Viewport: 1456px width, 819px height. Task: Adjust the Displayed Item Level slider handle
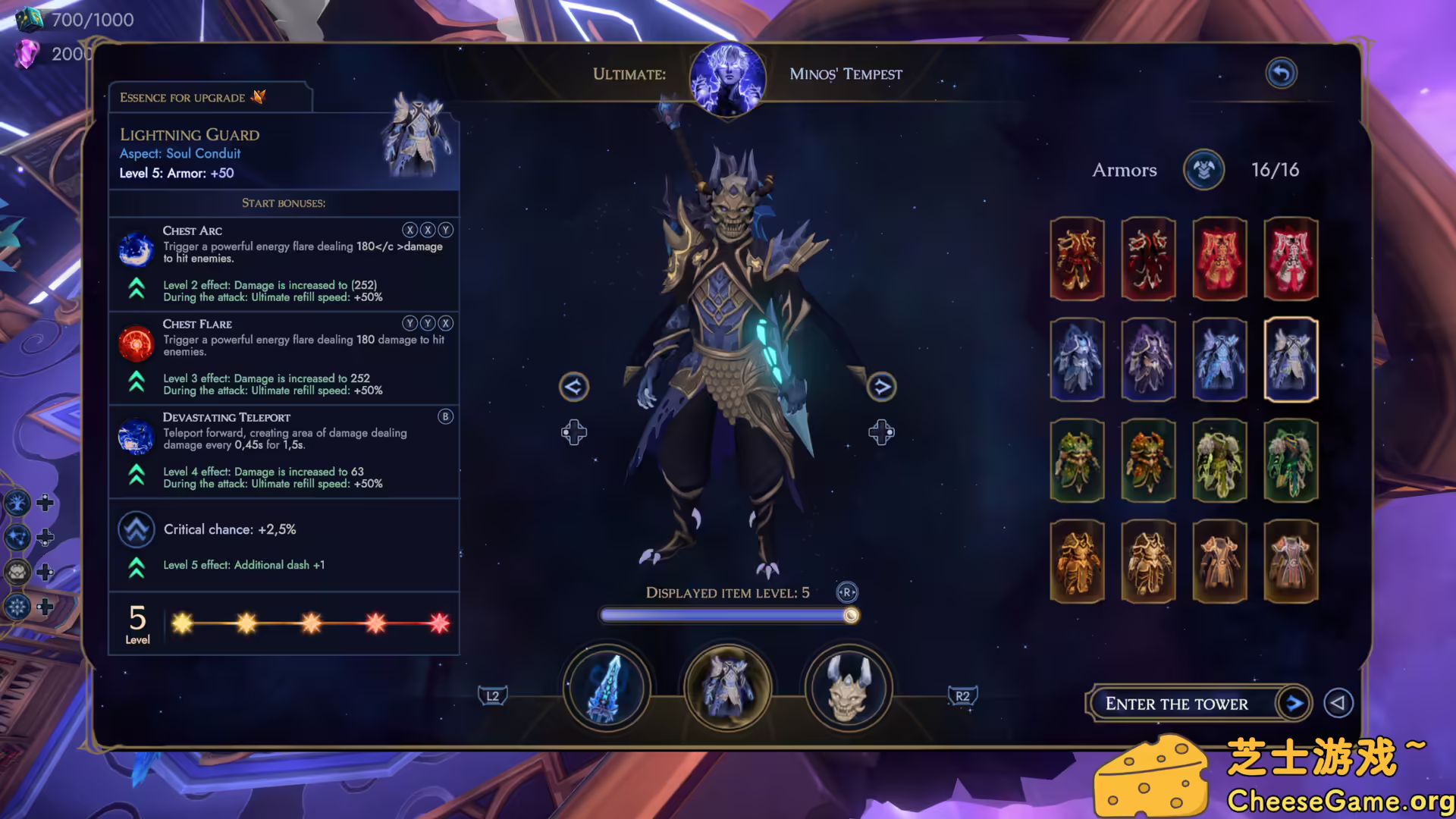click(x=851, y=615)
